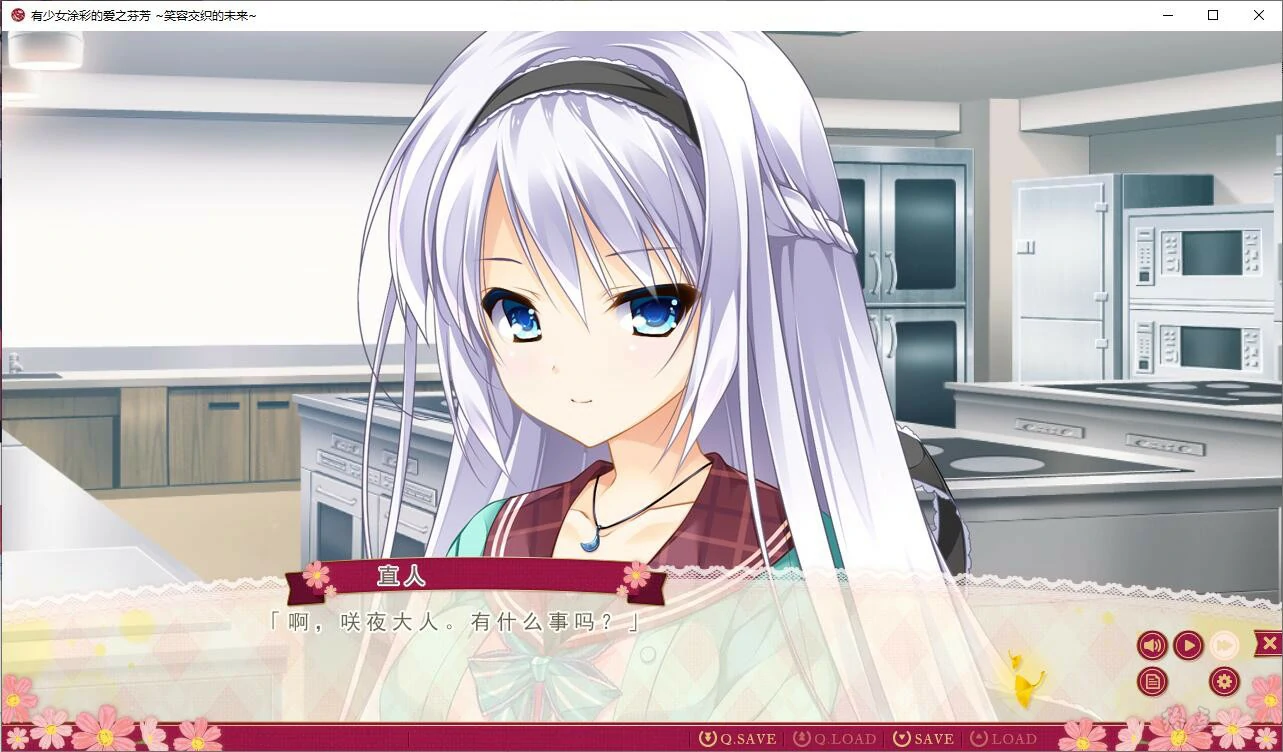Screen dimensions: 1283x752
Task: Activate the fast-forward skip mode icon
Action: (1223, 645)
